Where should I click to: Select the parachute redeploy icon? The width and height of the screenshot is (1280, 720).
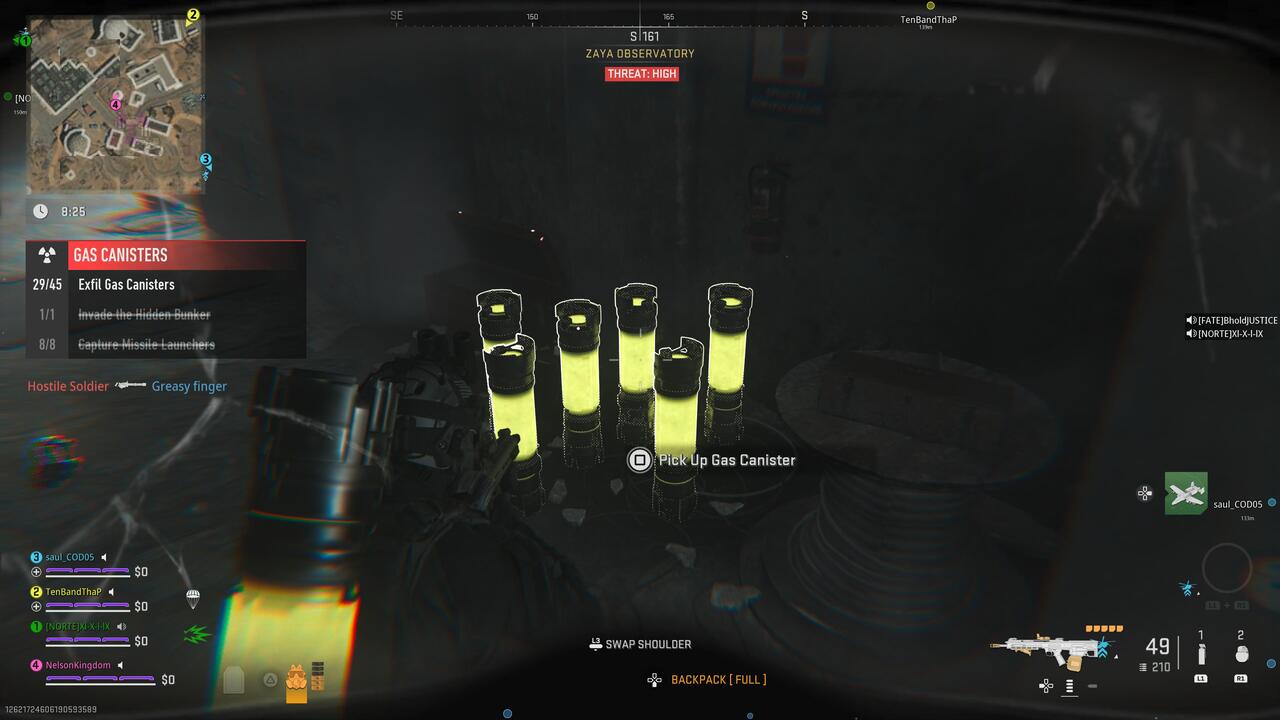tap(194, 600)
